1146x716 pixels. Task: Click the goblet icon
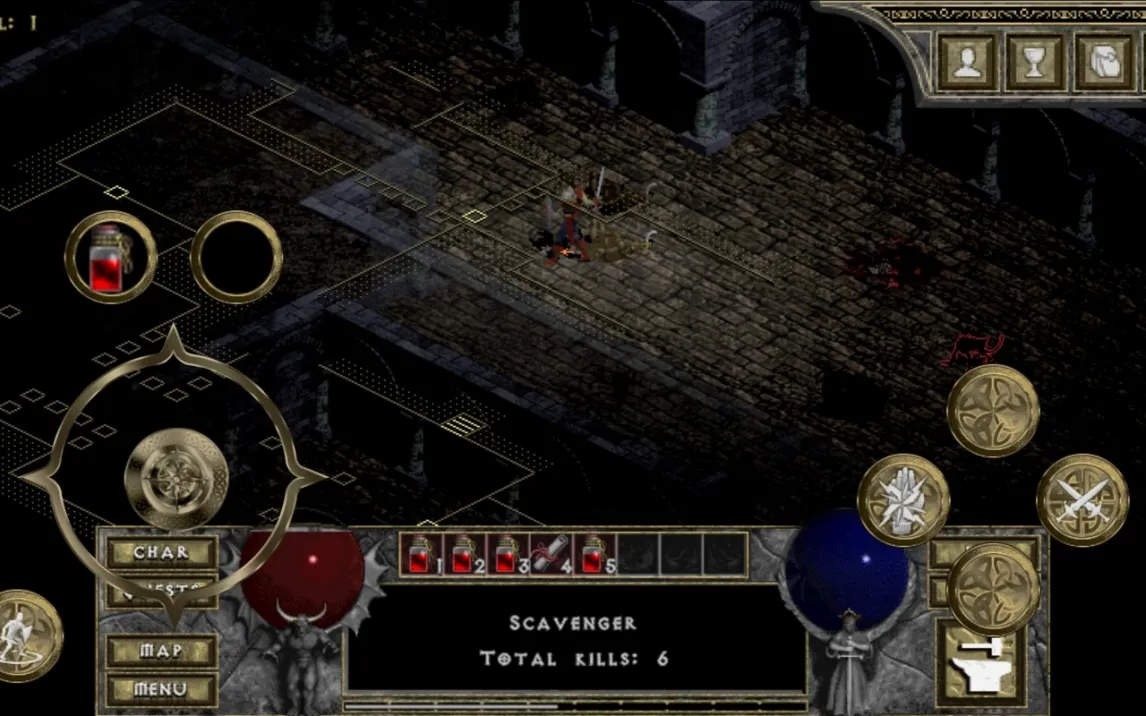coord(1035,62)
